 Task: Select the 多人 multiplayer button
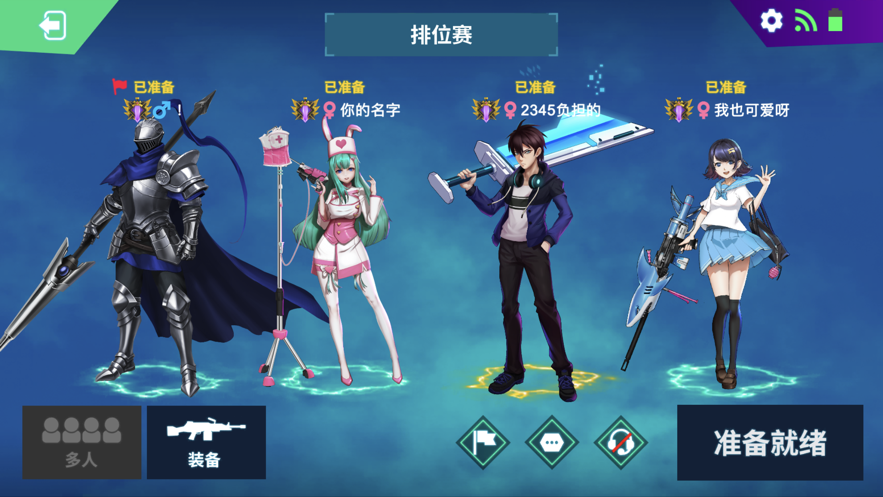click(82, 442)
